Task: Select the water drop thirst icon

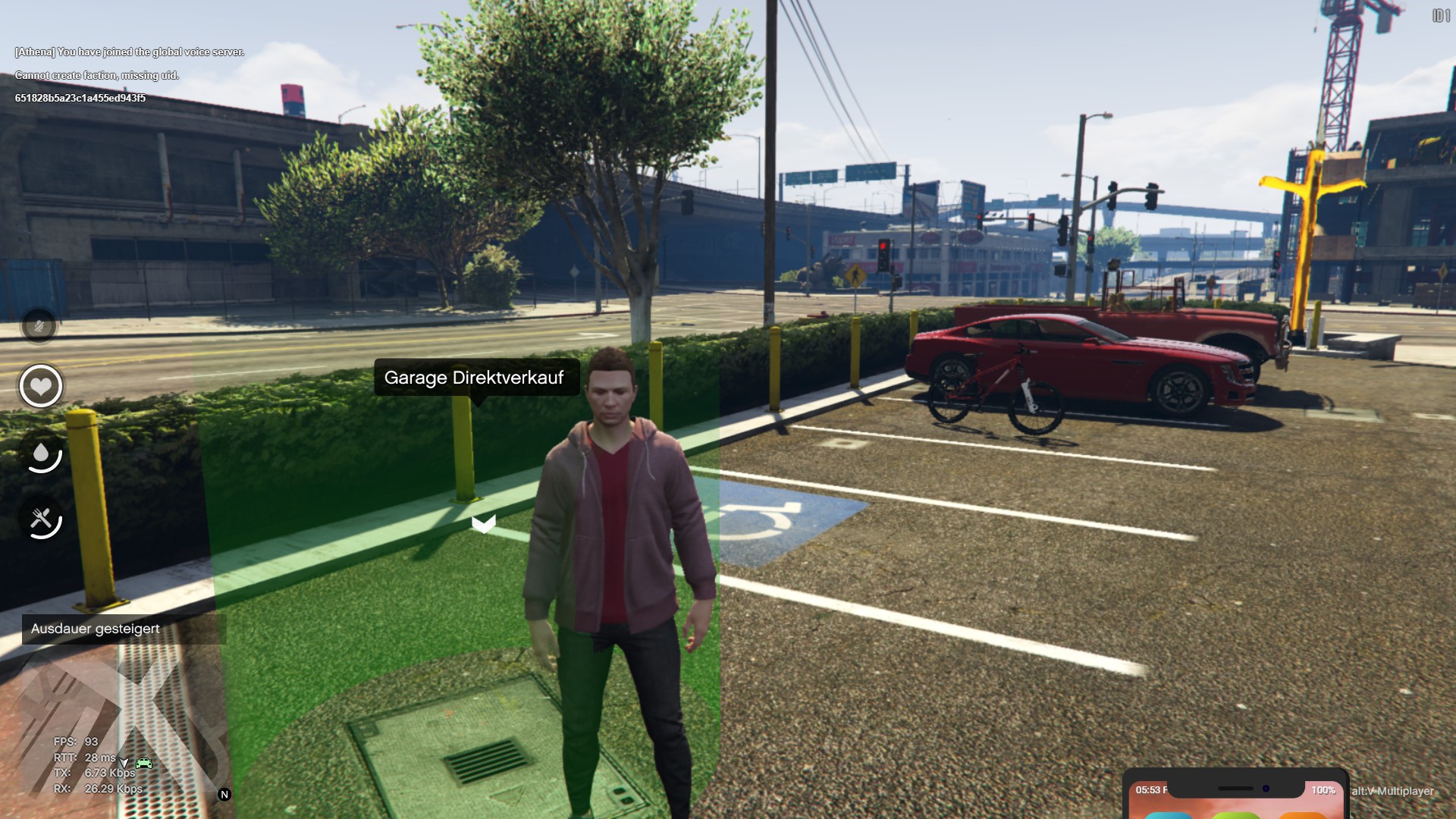Action: 42,453
